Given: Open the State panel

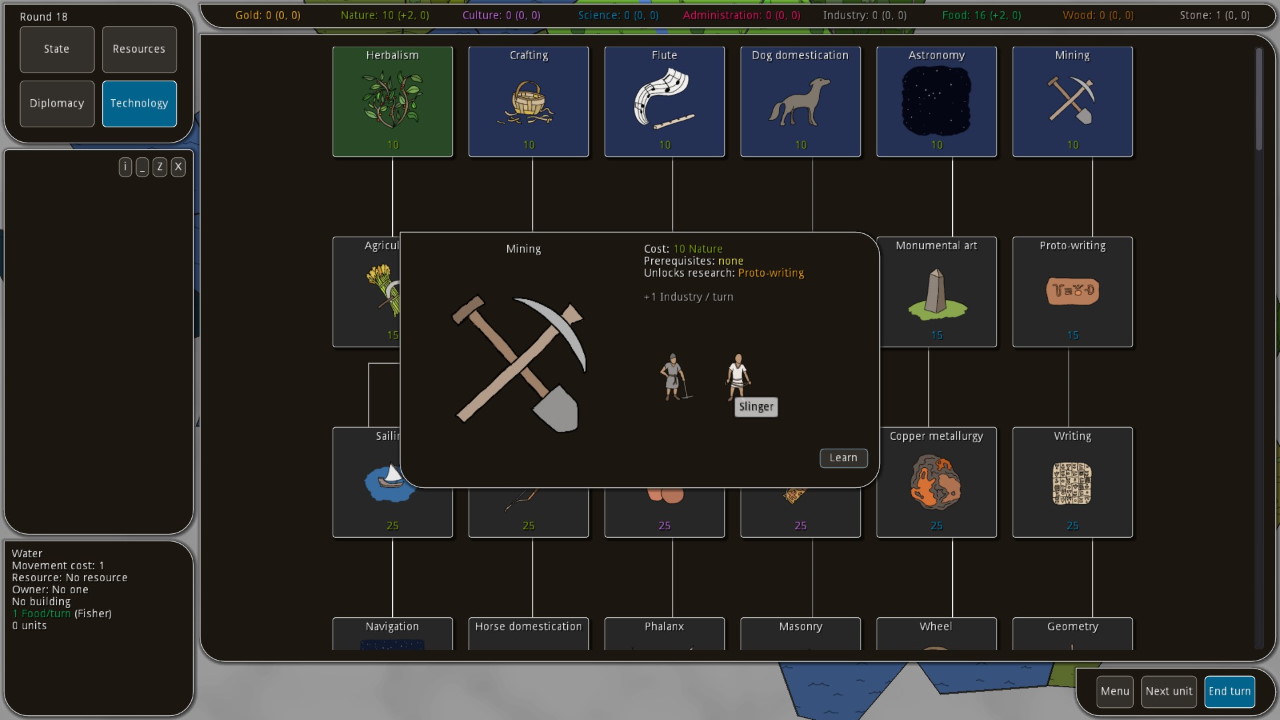Looking at the screenshot, I should [x=57, y=49].
